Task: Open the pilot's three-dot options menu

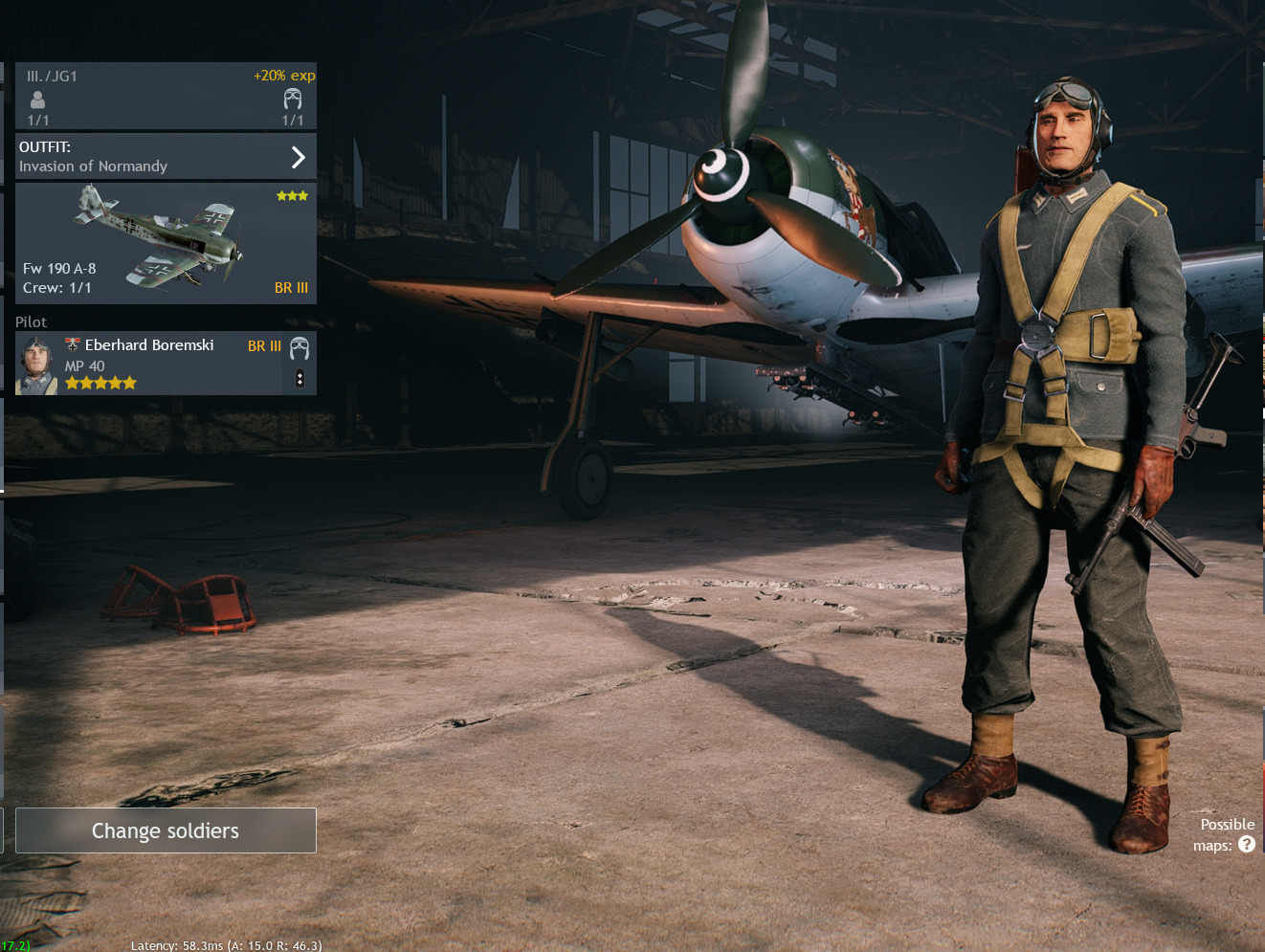Action: [x=300, y=378]
